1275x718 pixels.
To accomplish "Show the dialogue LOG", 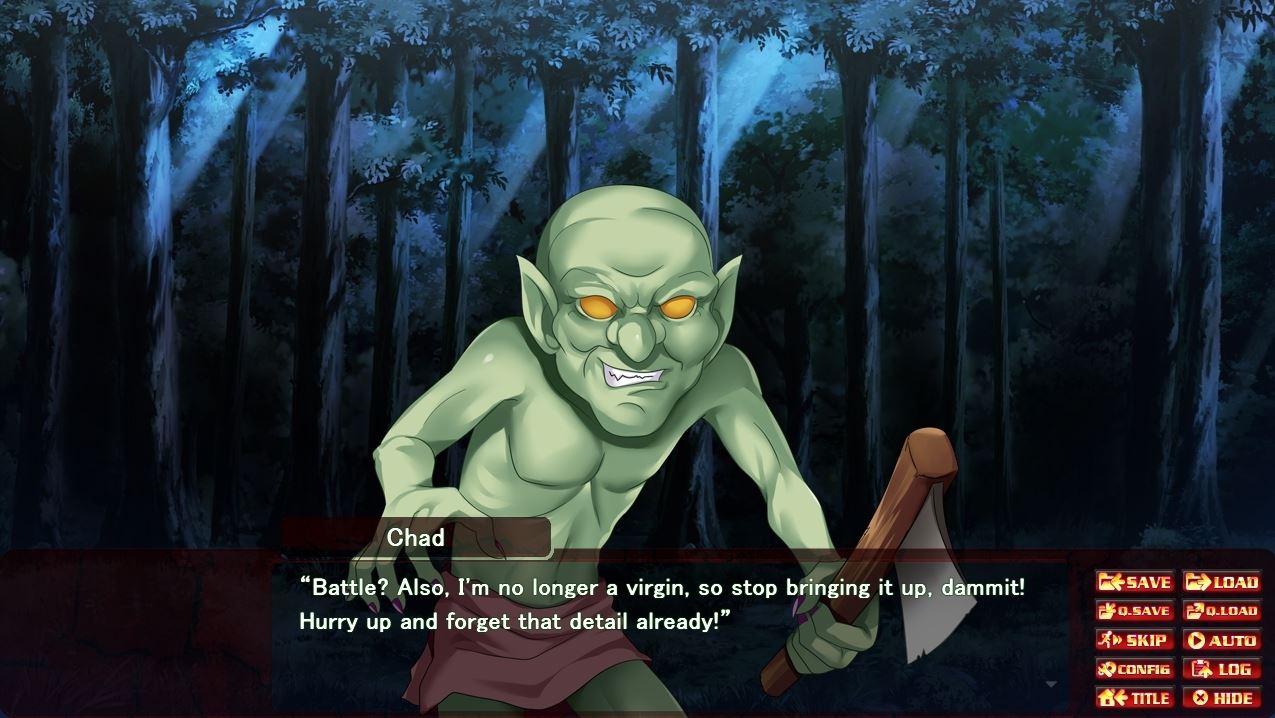I will tap(1221, 669).
